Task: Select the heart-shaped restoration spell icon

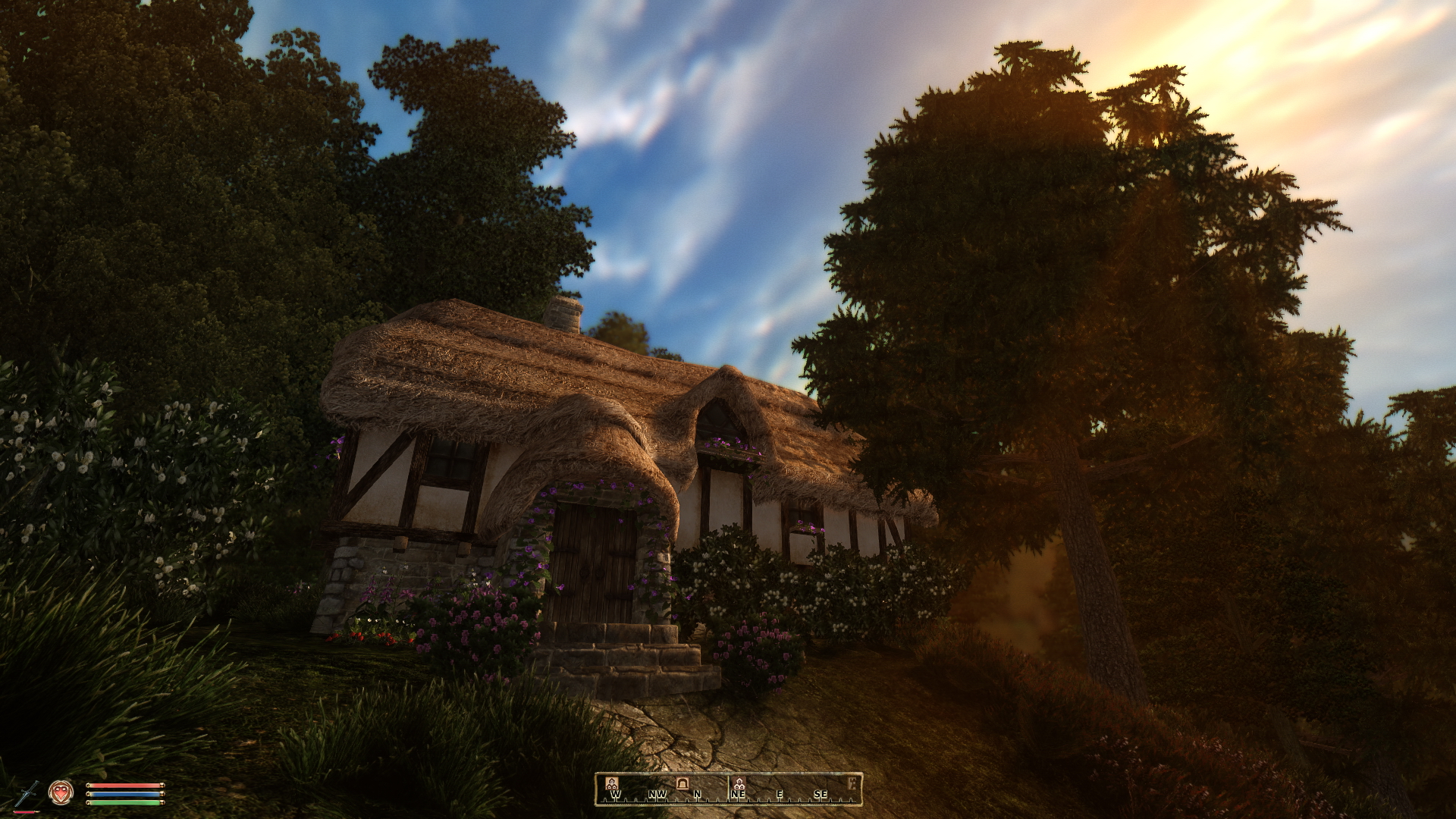Action: tap(61, 792)
